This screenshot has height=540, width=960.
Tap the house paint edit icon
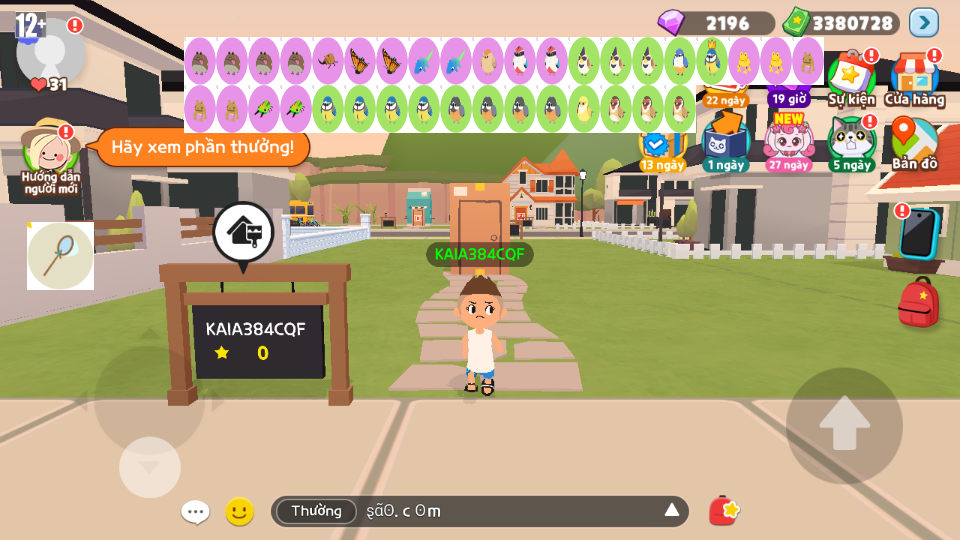[243, 233]
